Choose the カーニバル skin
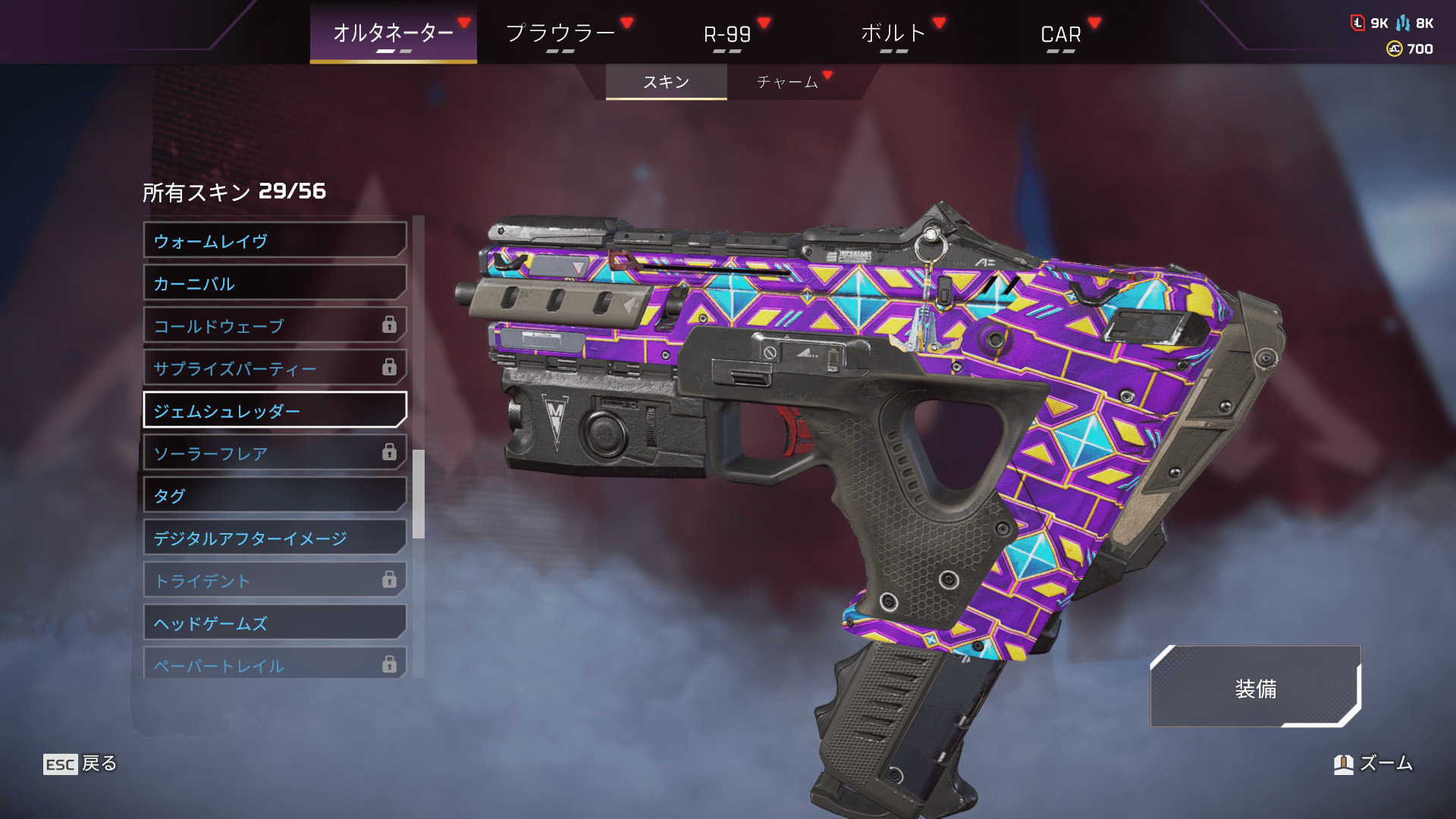This screenshot has width=1456, height=819. coord(275,284)
